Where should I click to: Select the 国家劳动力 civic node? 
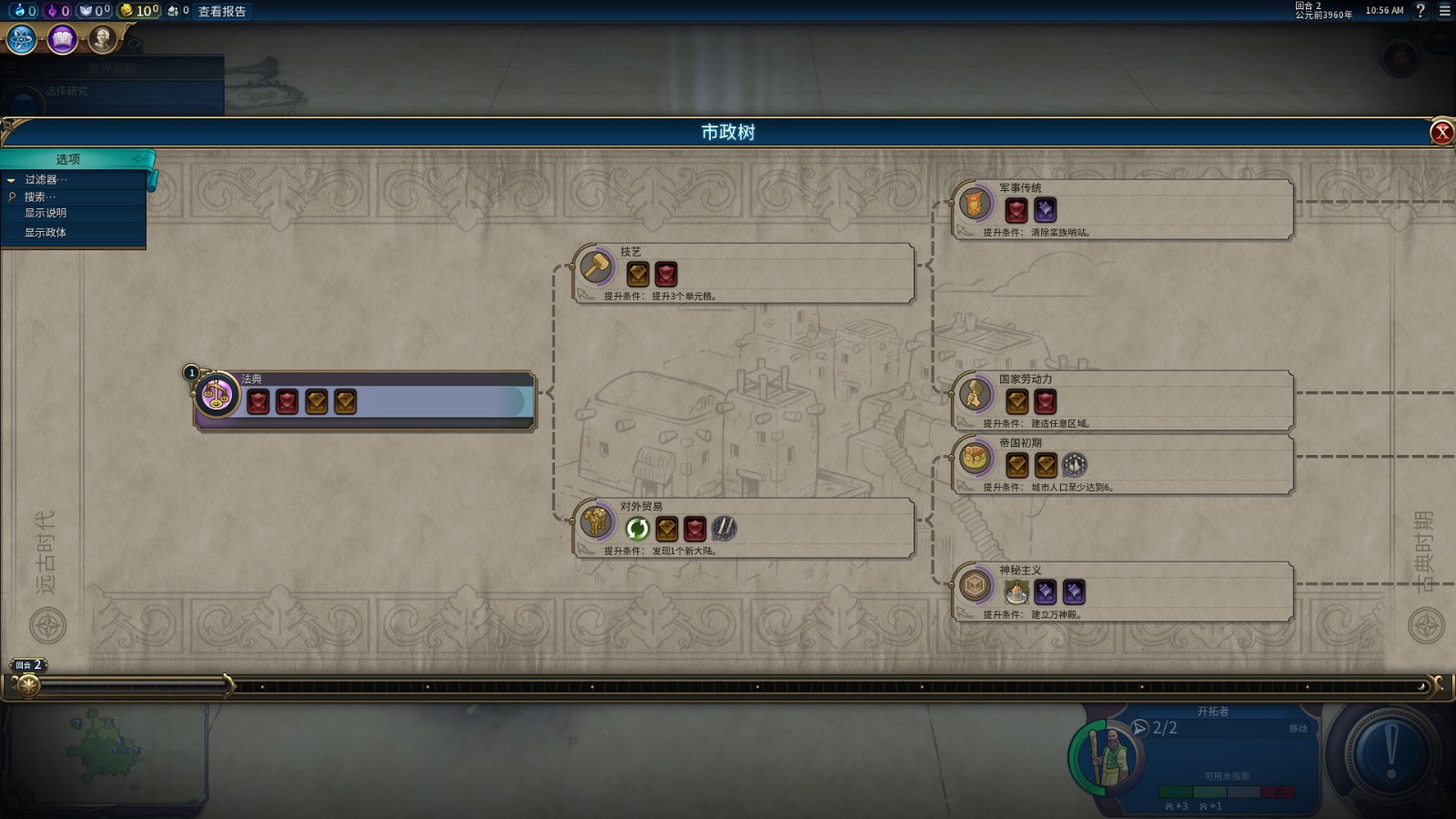tap(1122, 399)
